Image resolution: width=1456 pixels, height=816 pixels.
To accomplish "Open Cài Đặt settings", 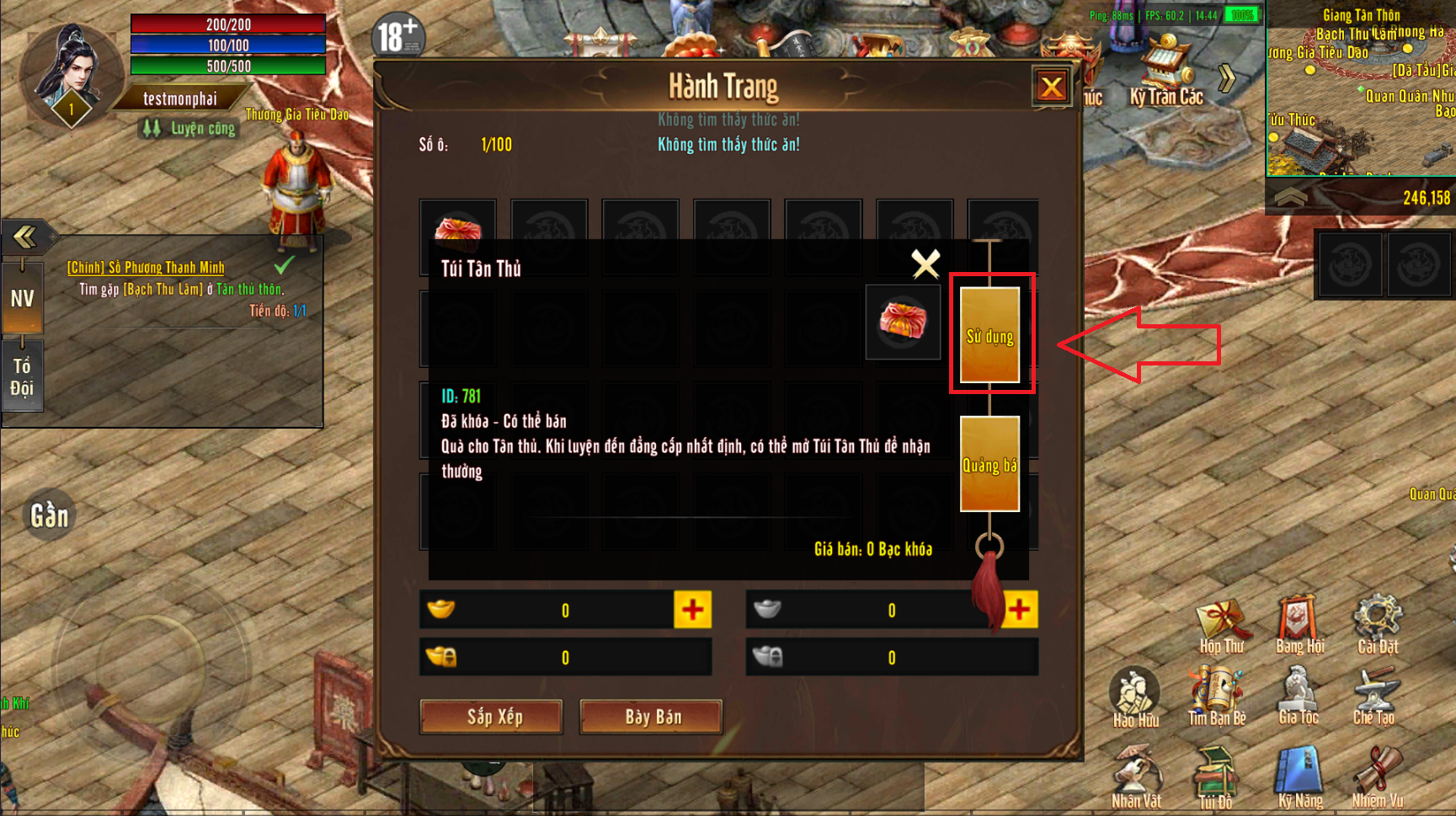I will (x=1378, y=627).
